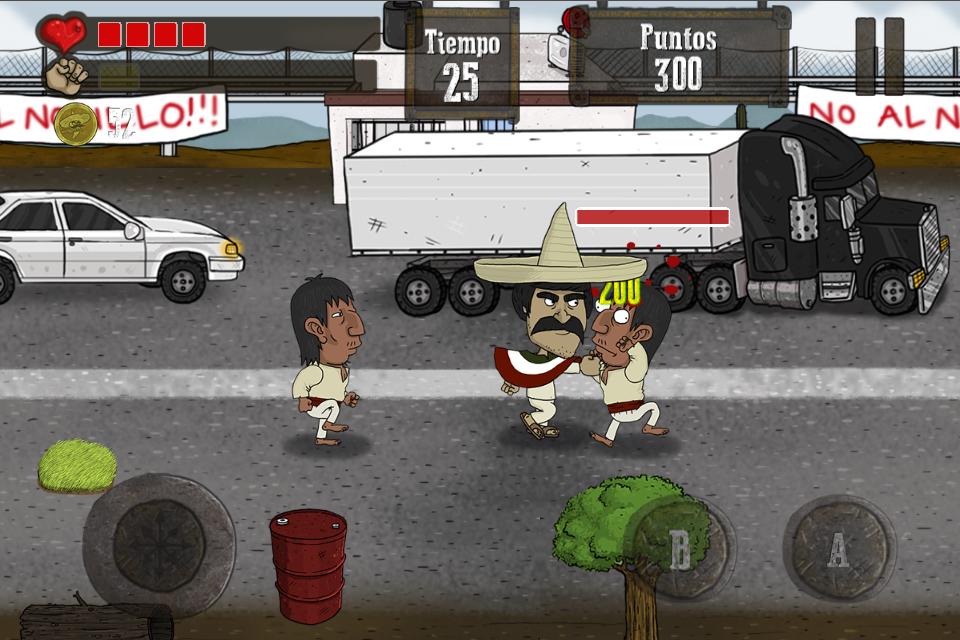Tap the A attack button
This screenshot has height=640, width=960.
(839, 548)
